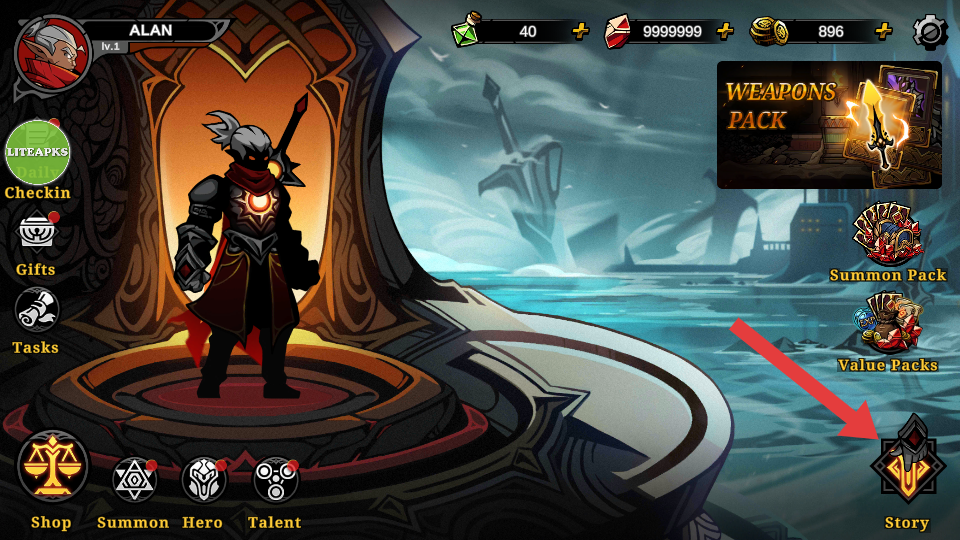
Task: Open the Shop scales icon
Action: click(x=52, y=467)
